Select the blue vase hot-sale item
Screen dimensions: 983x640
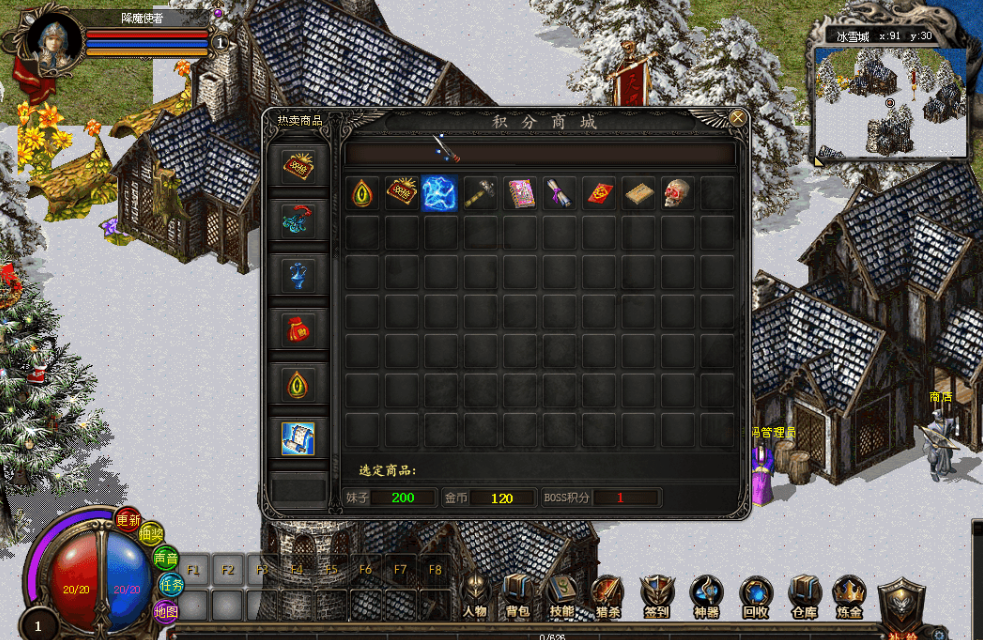pos(299,274)
